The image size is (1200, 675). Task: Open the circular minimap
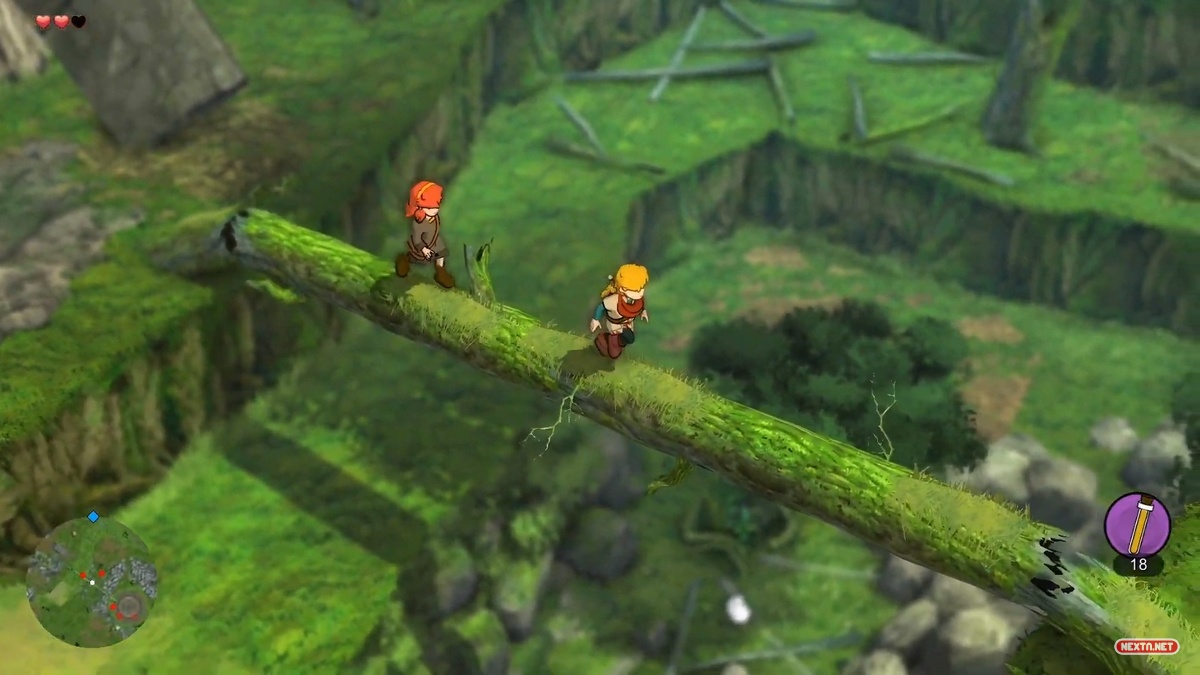[91, 581]
